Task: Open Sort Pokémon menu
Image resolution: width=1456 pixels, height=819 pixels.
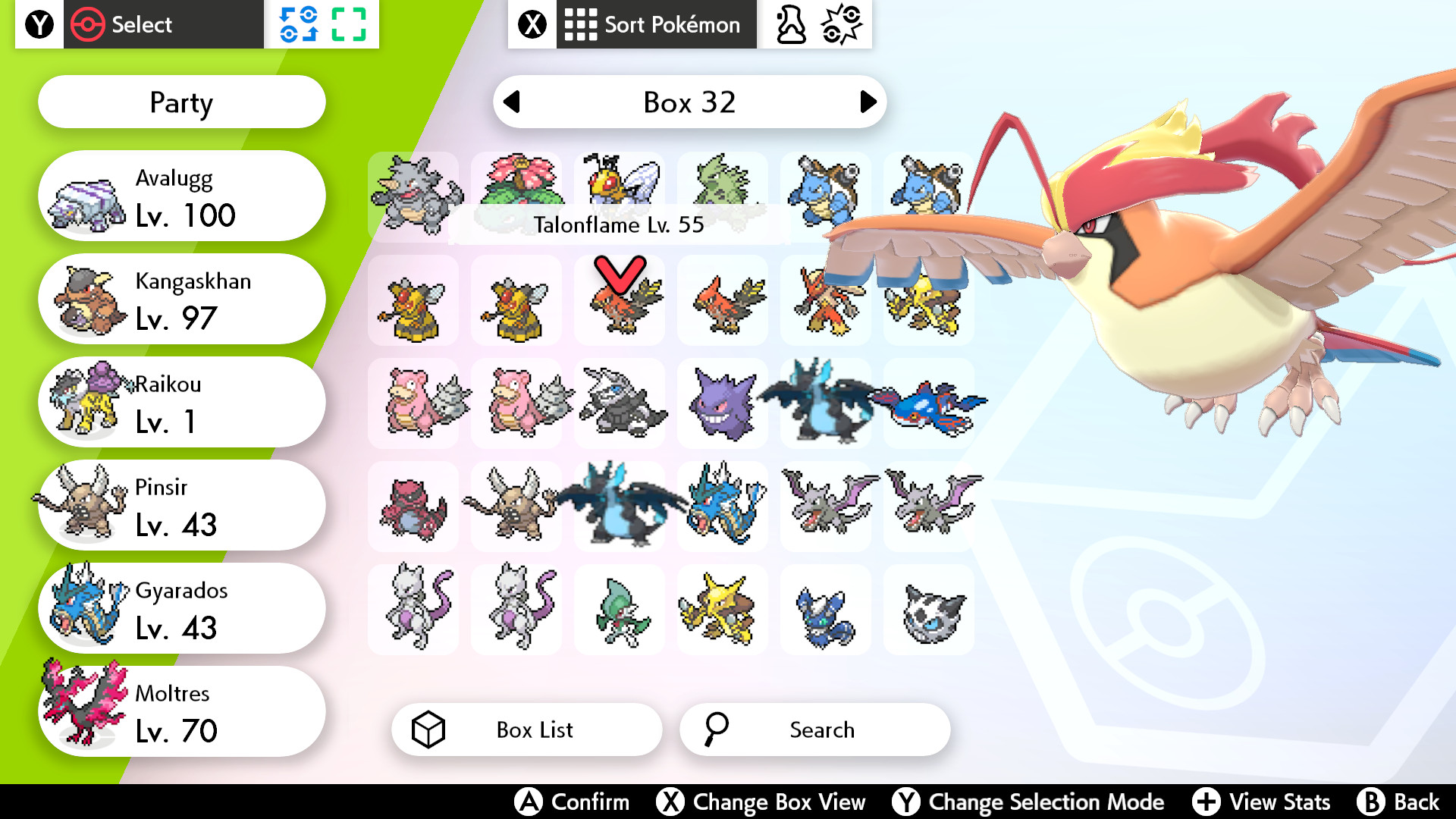Action: tap(656, 24)
